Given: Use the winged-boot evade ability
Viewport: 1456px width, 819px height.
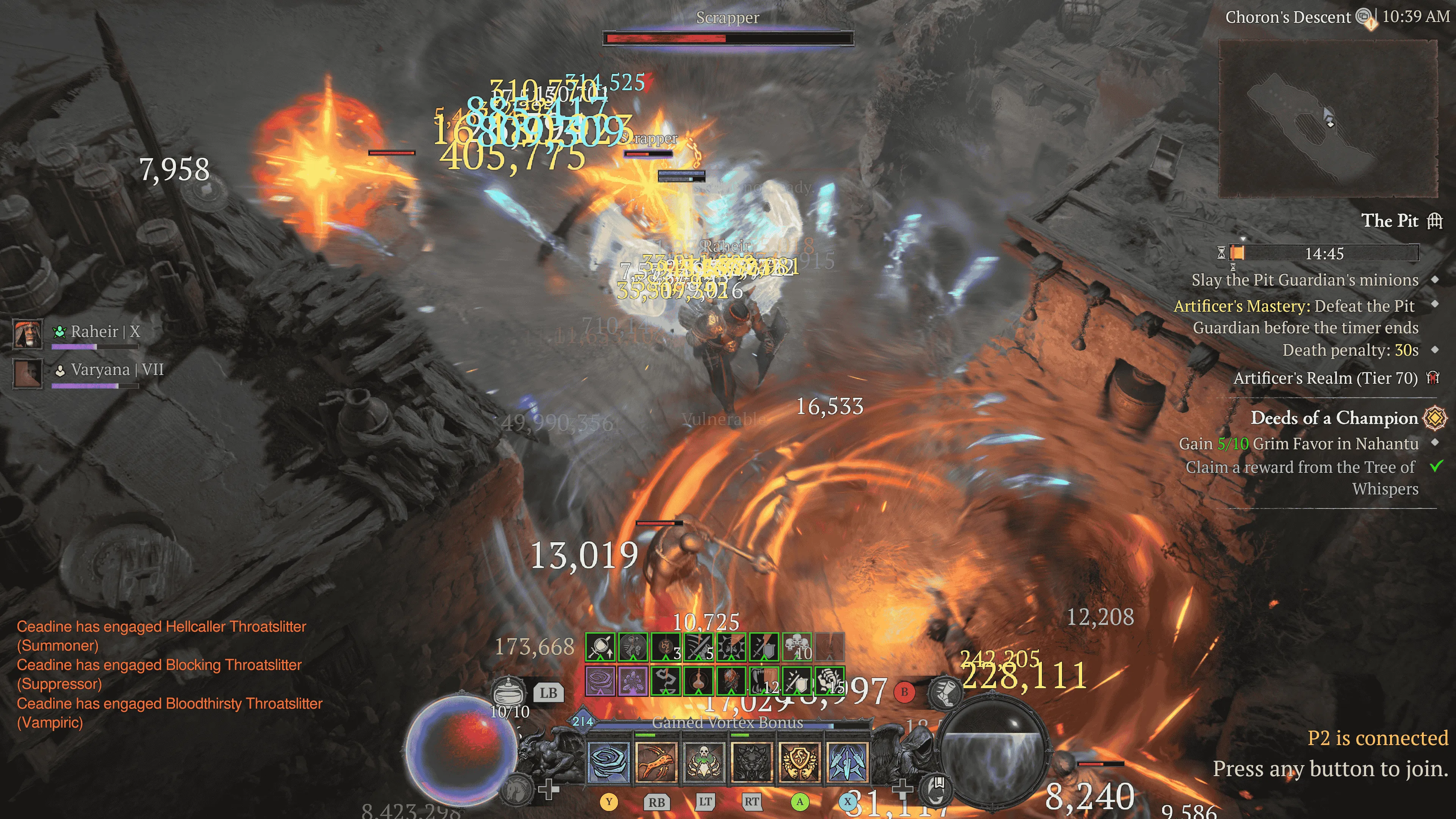Looking at the screenshot, I should 945,692.
